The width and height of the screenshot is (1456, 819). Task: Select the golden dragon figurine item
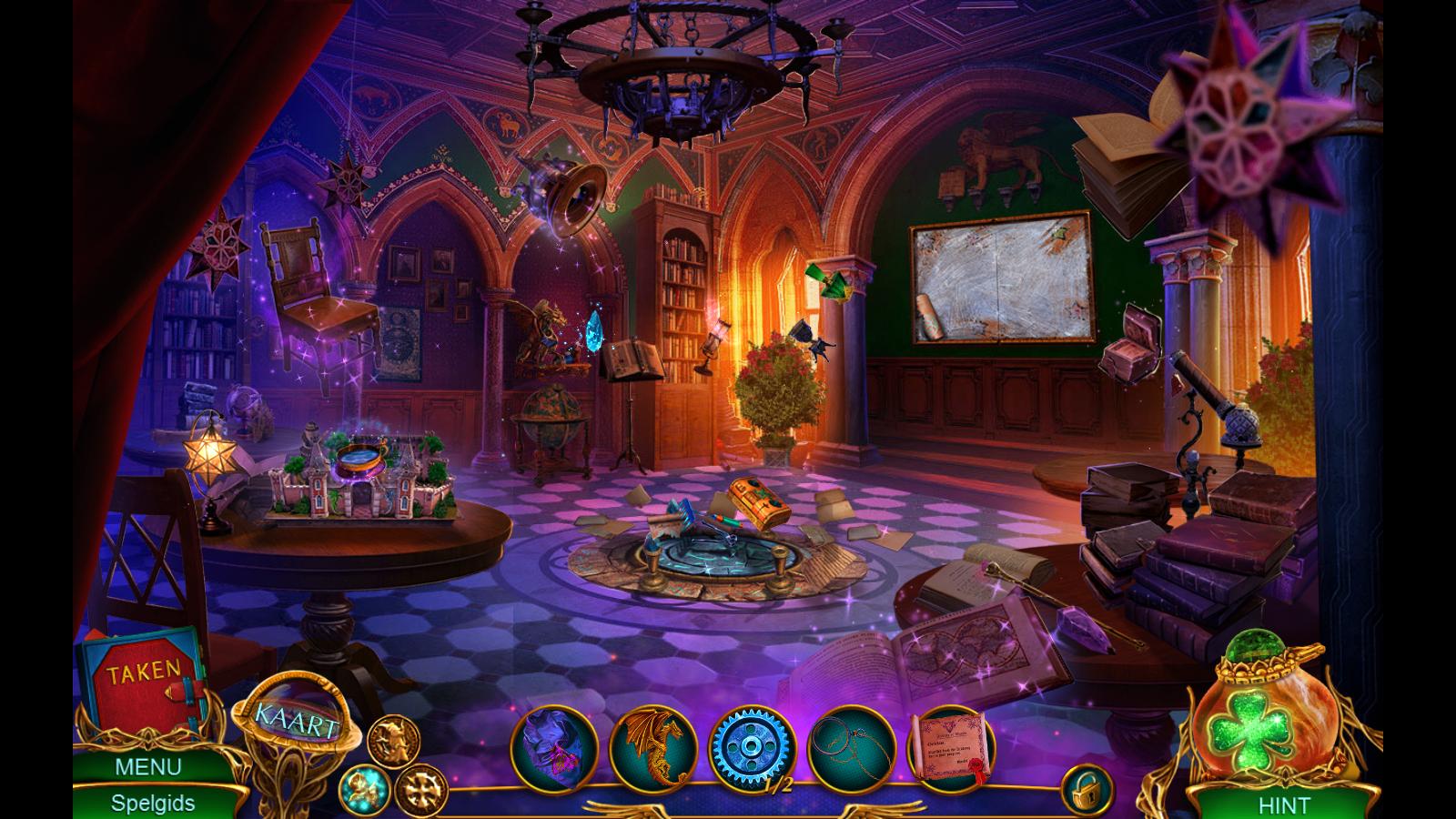652,749
